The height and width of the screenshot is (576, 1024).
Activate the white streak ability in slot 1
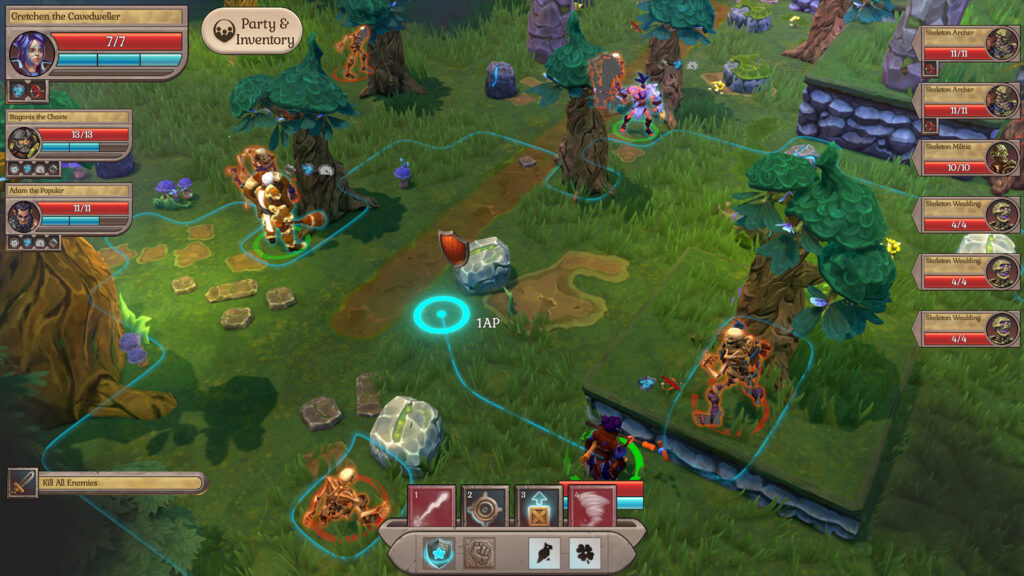432,507
